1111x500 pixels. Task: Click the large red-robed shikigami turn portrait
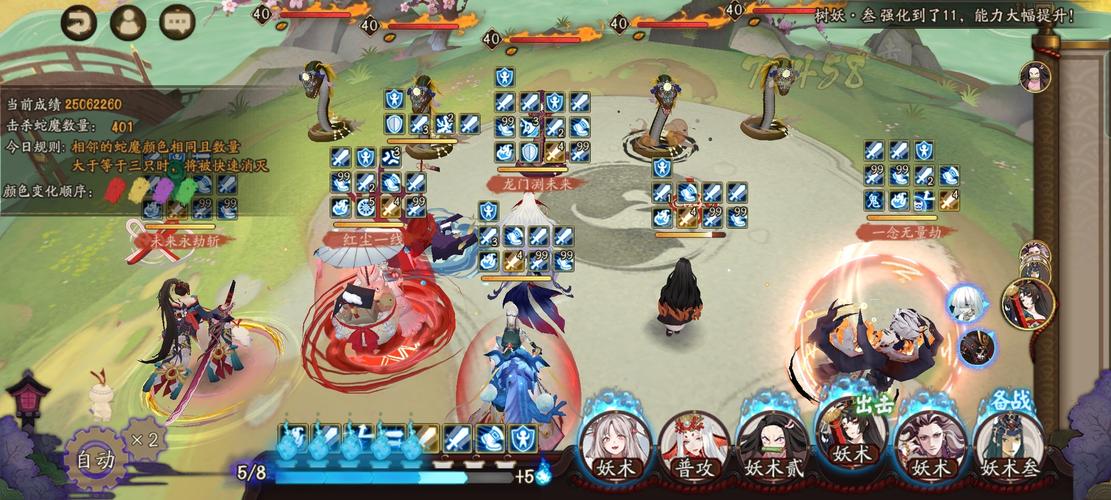pyautogui.click(x=1029, y=303)
